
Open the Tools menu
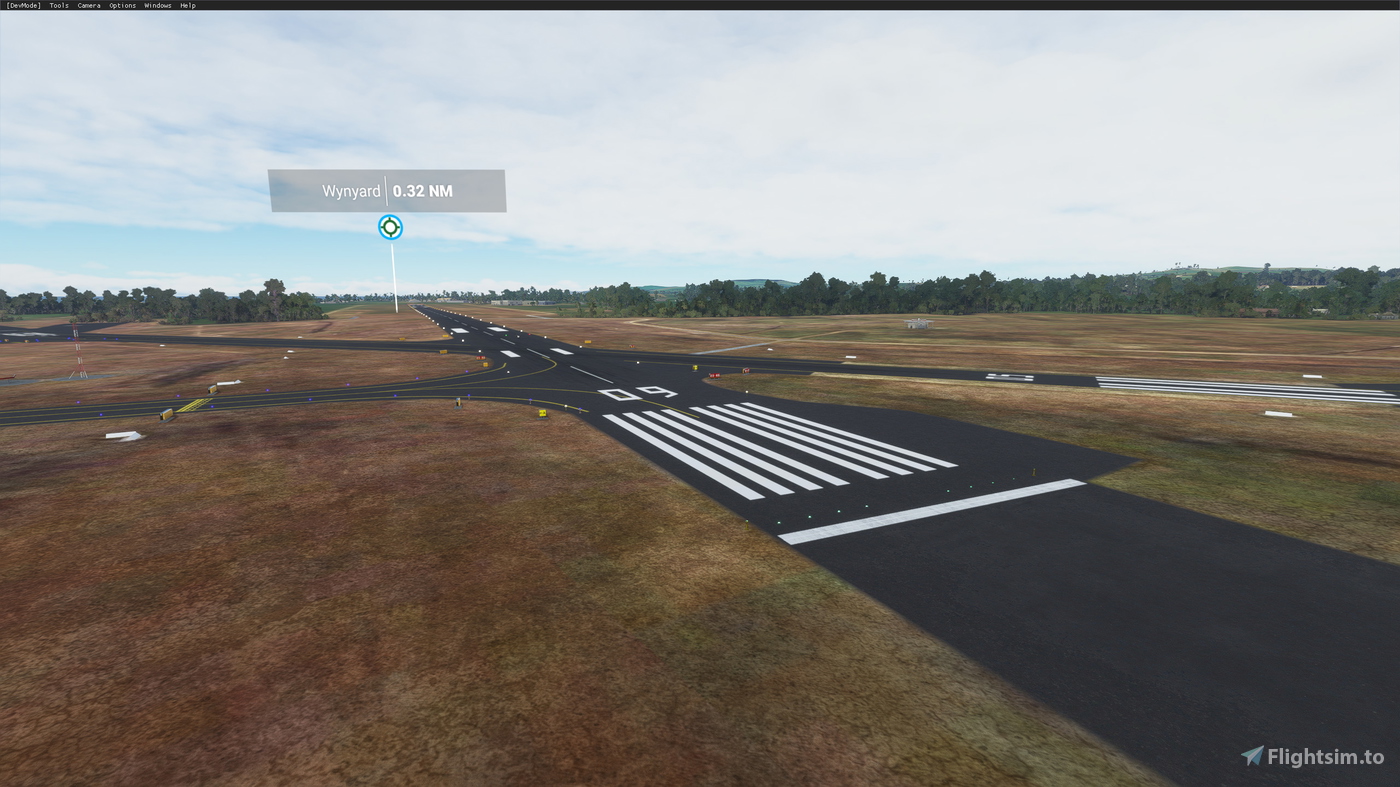[57, 4]
